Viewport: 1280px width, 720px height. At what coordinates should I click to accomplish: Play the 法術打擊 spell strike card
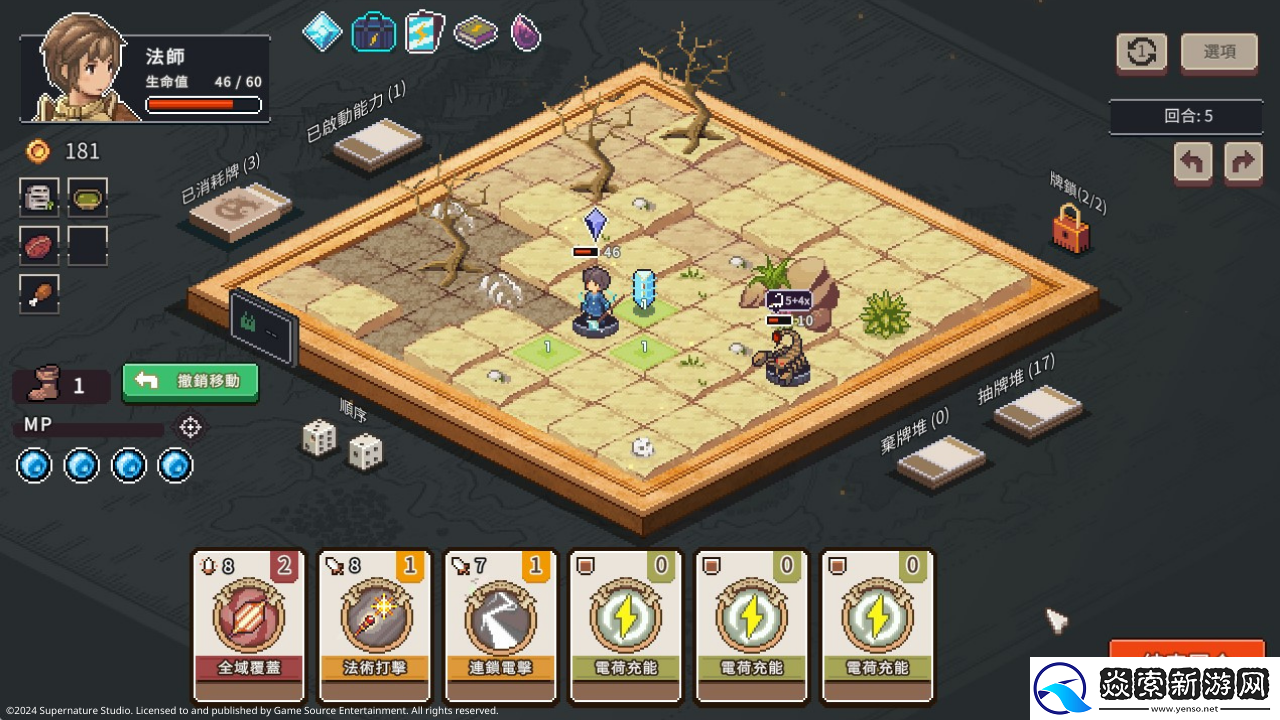(x=372, y=625)
